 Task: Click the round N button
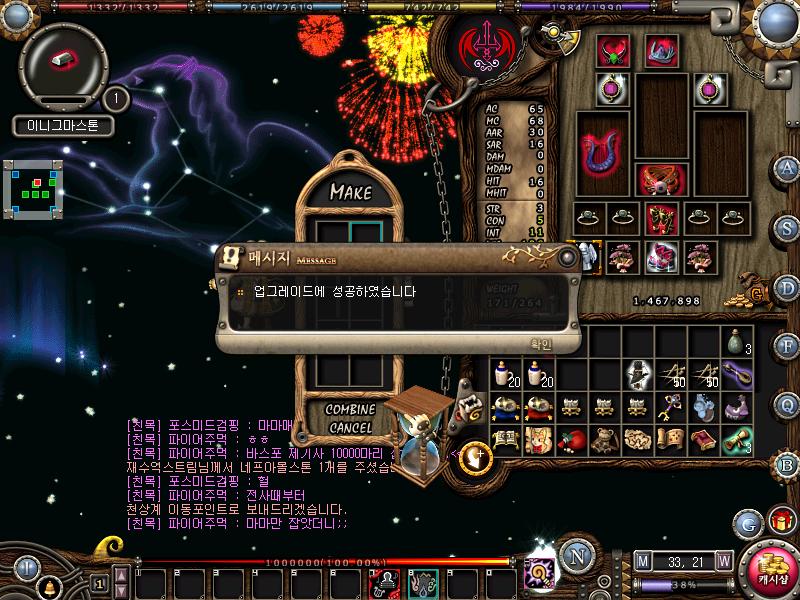click(x=574, y=556)
